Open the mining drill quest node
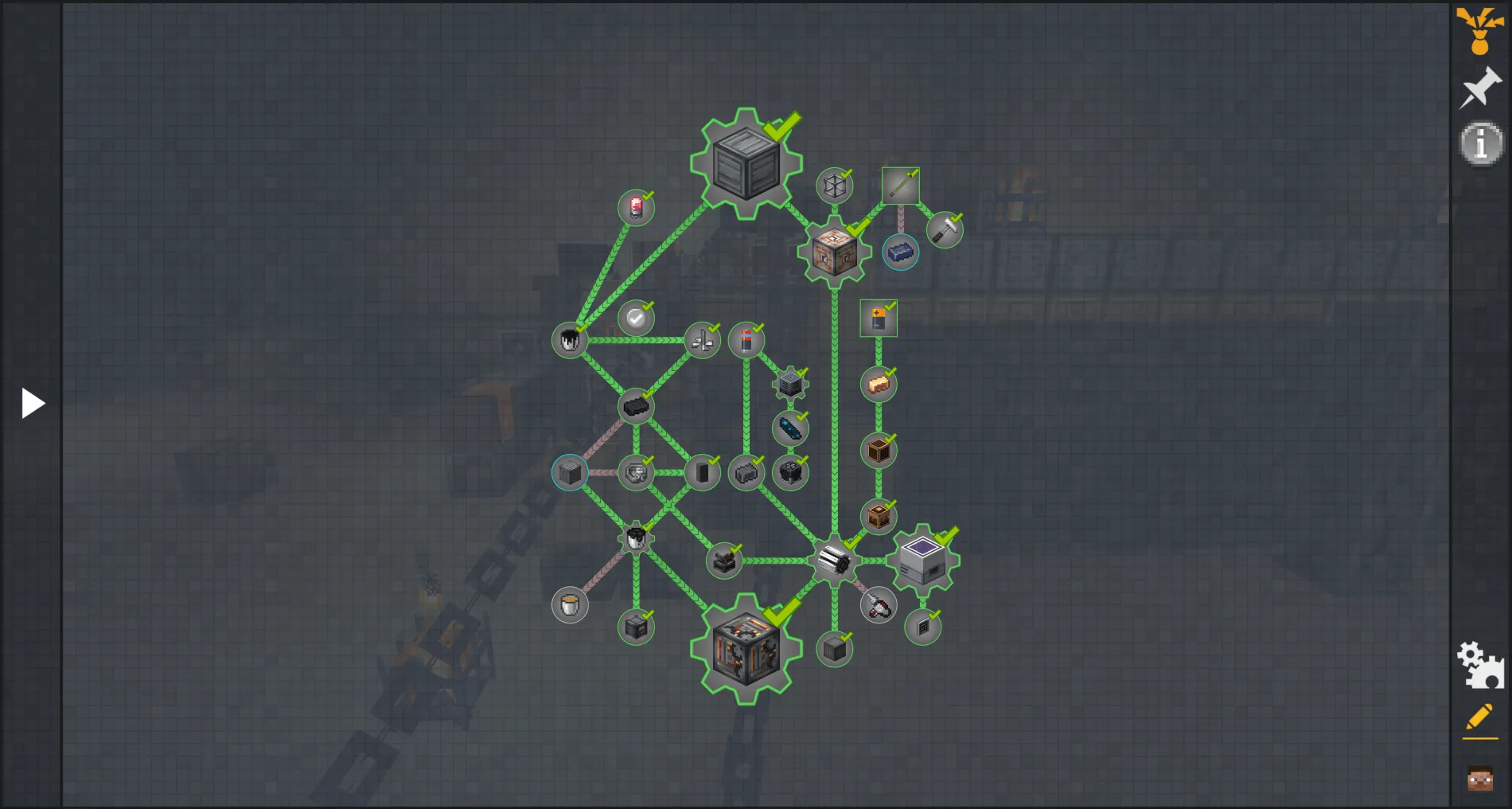This screenshot has width=1512, height=809. click(879, 605)
